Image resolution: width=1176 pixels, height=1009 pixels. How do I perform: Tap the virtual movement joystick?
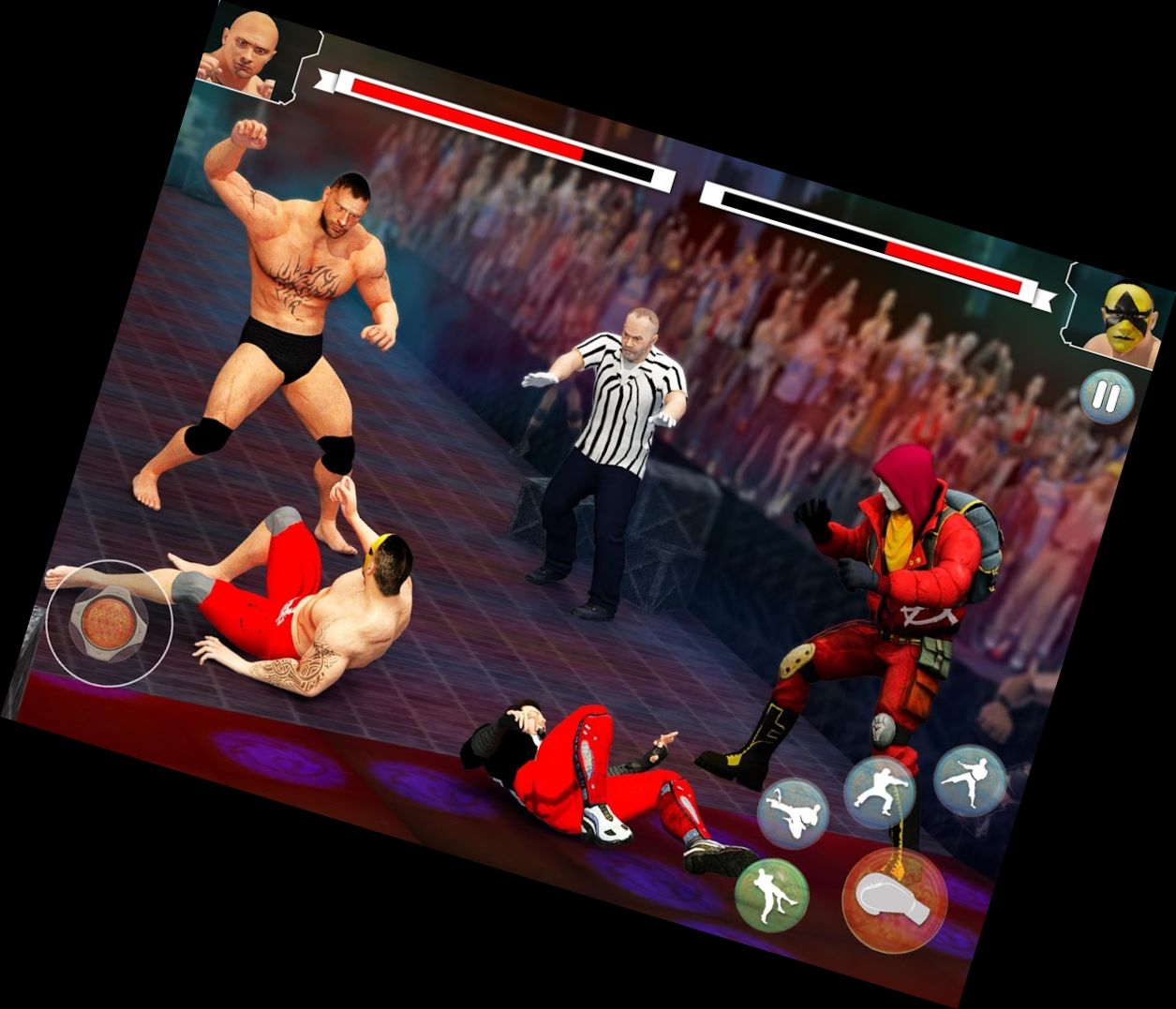coord(109,619)
